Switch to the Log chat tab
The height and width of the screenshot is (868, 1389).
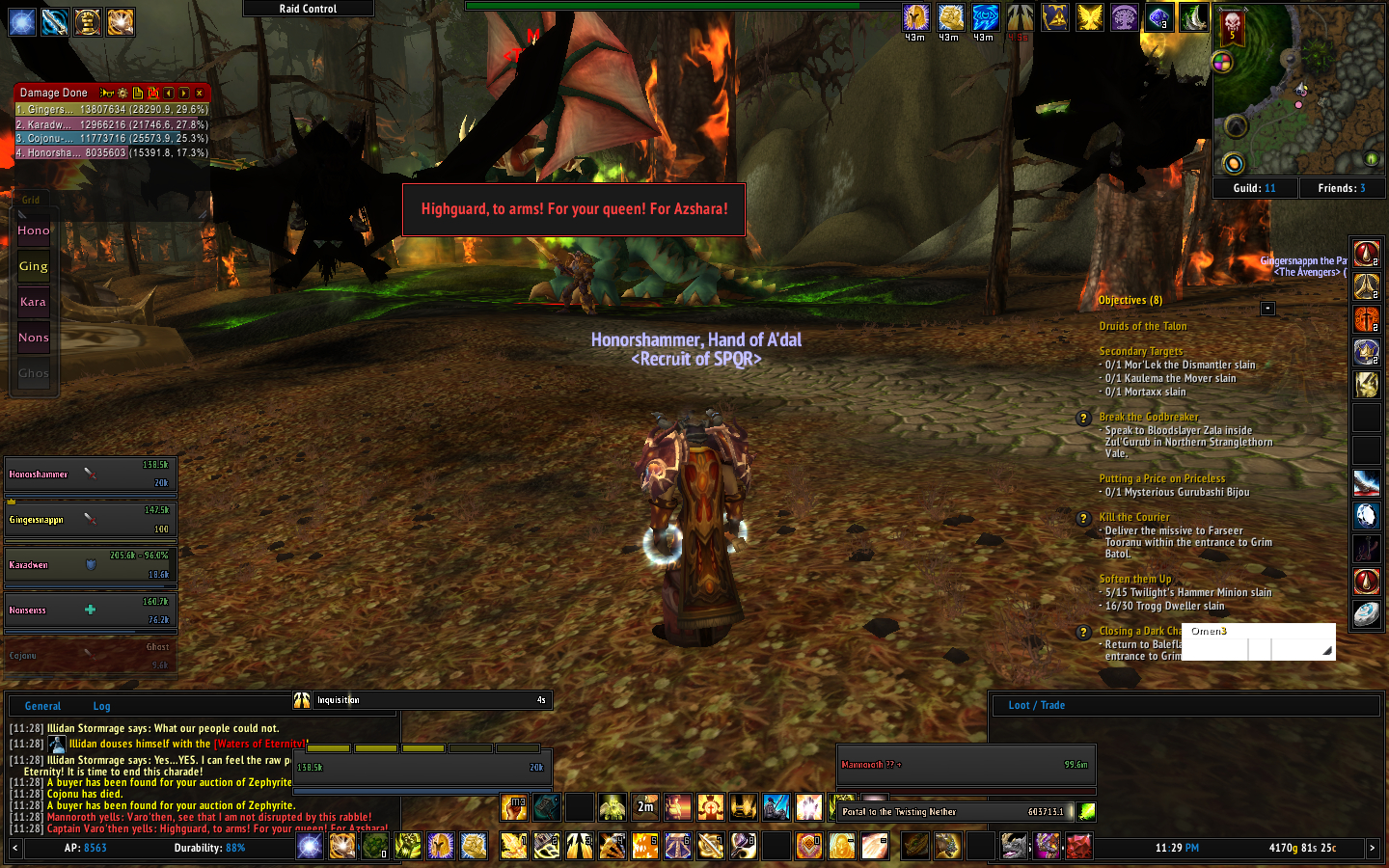[x=101, y=706]
